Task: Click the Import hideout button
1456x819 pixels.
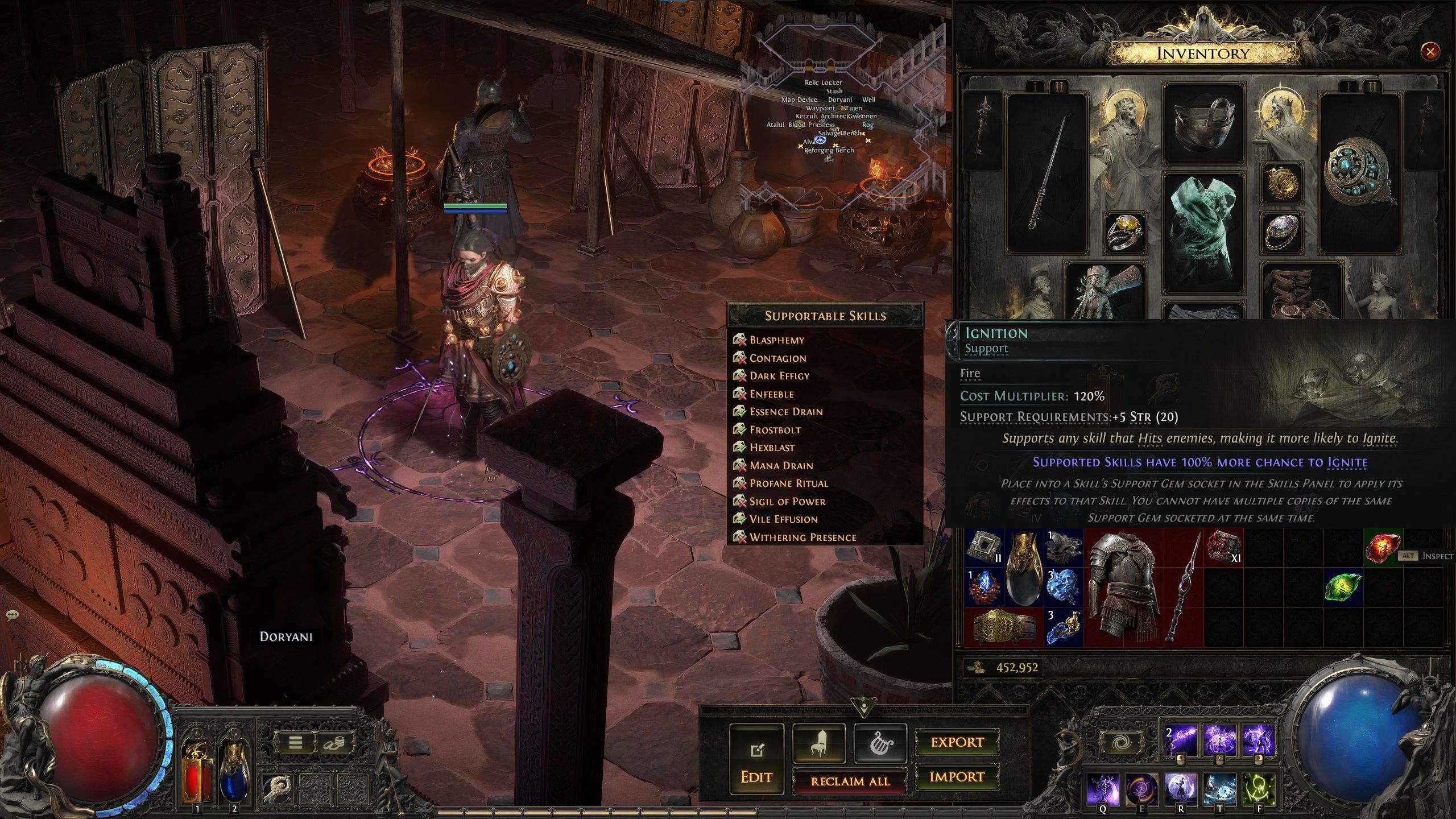Action: coord(957,777)
